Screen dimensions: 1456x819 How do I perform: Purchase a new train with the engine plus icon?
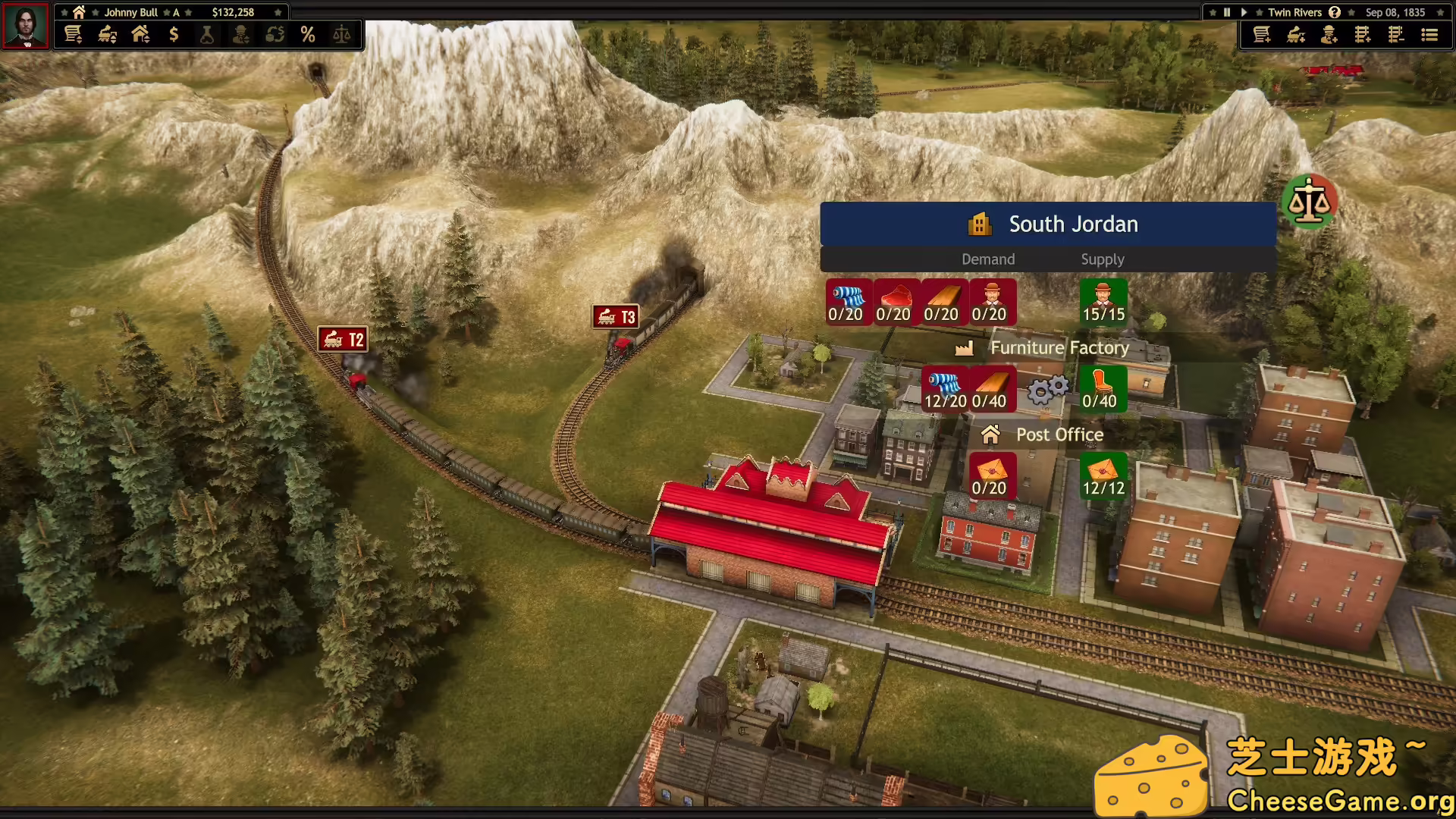click(1295, 35)
